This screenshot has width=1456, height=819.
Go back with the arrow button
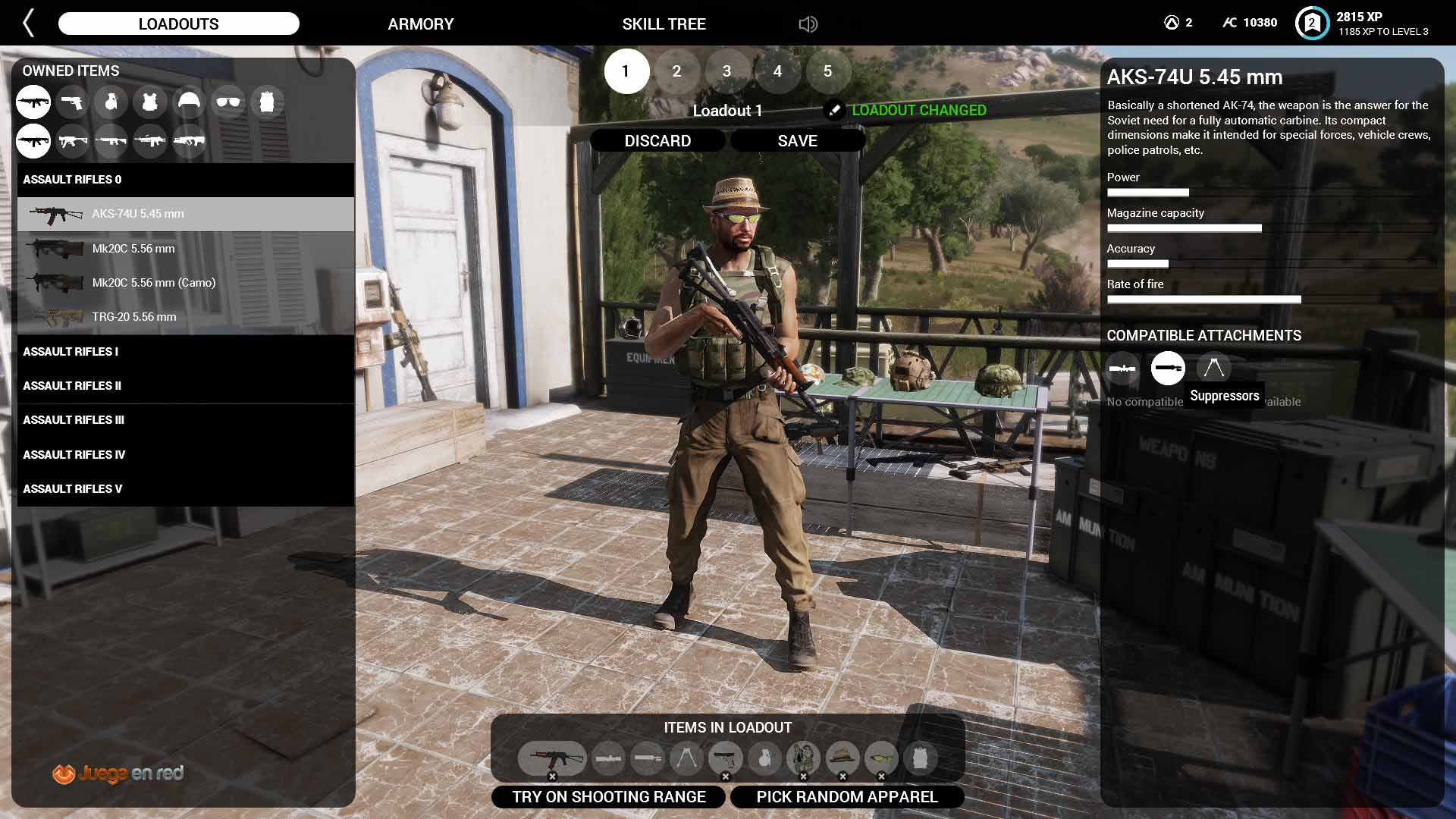(x=29, y=24)
